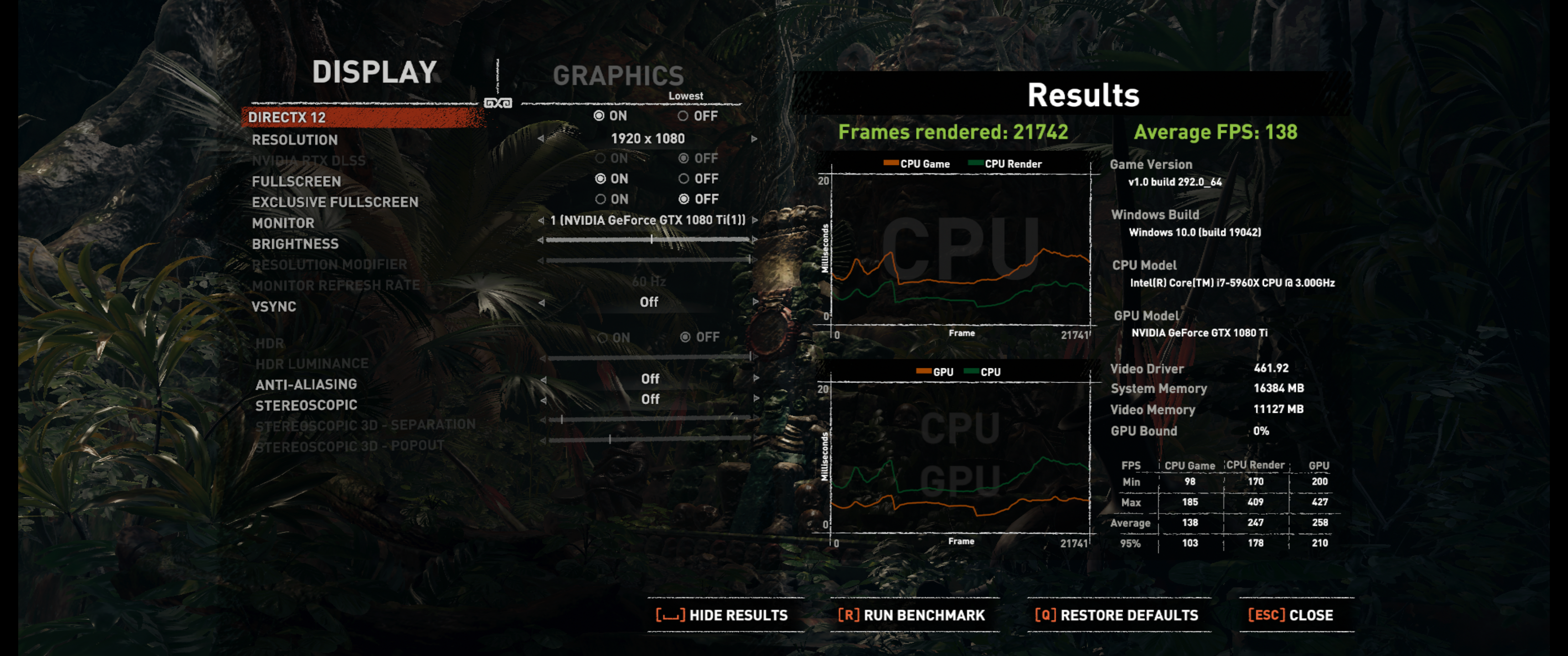Run Benchmark again
Image resolution: width=1568 pixels, height=656 pixels.
click(911, 615)
